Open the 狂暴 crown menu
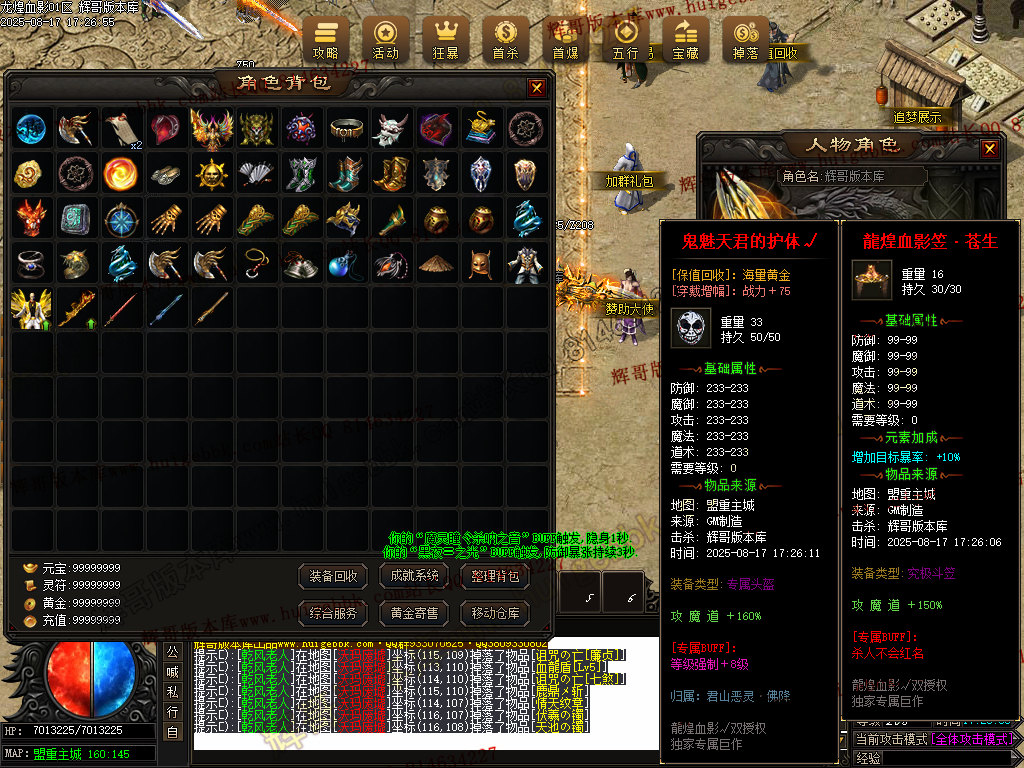This screenshot has width=1024, height=768. (x=445, y=39)
